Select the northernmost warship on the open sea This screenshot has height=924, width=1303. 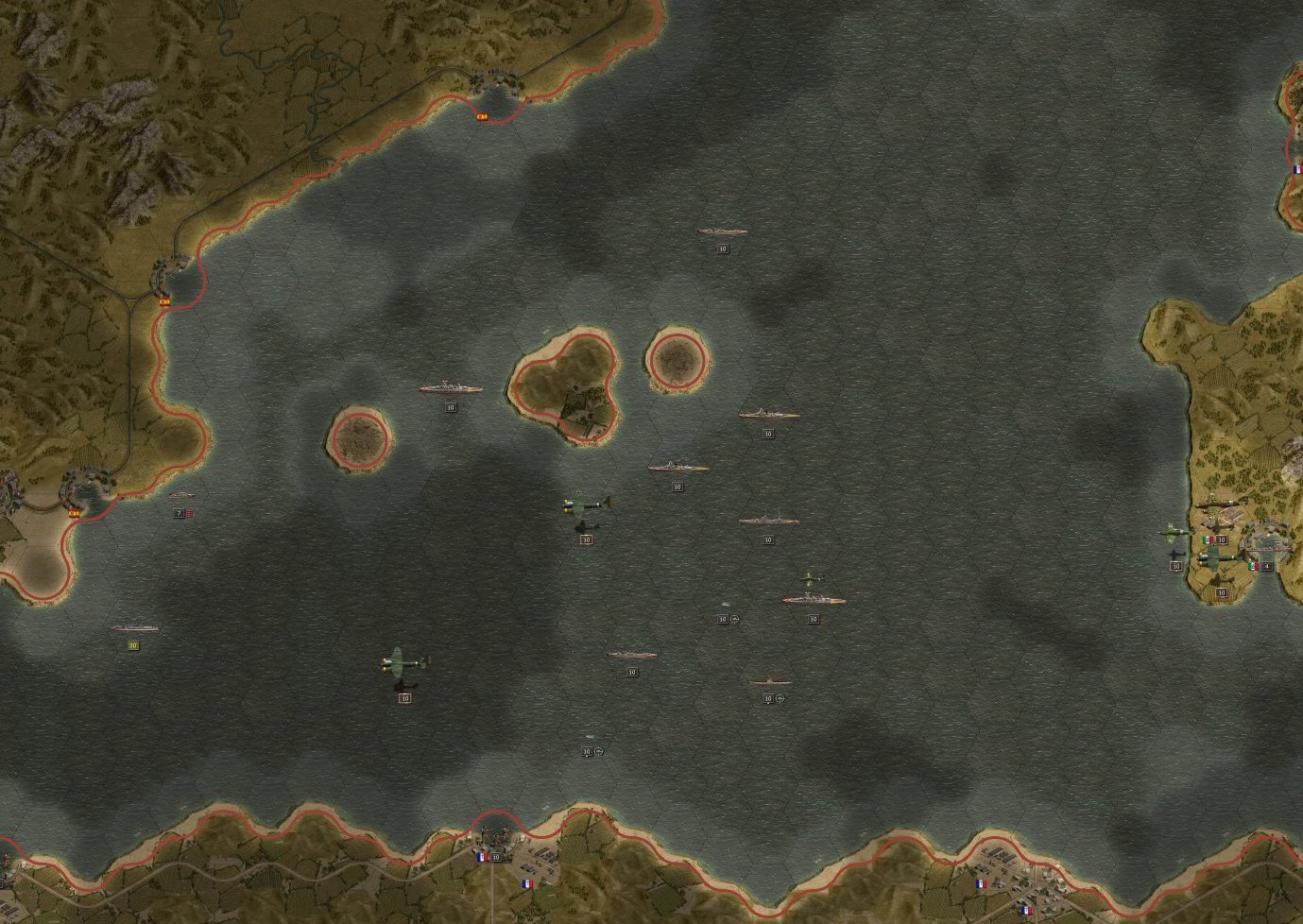[x=723, y=231]
